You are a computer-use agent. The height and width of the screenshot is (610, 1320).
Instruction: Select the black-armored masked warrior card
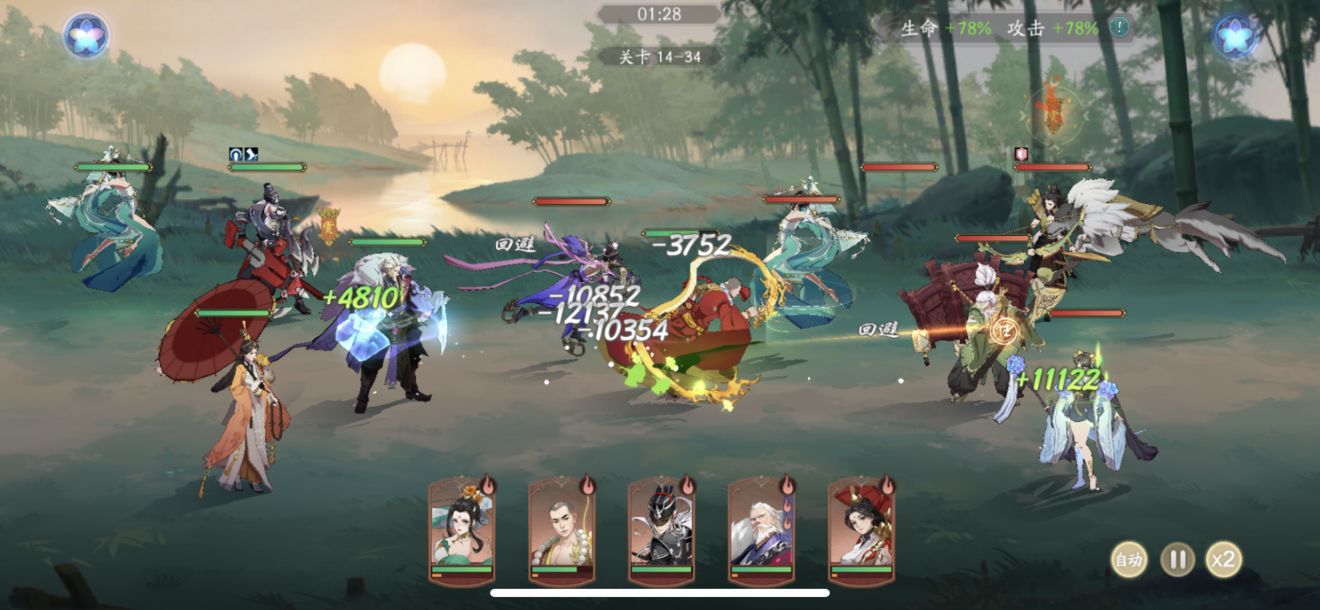(661, 530)
